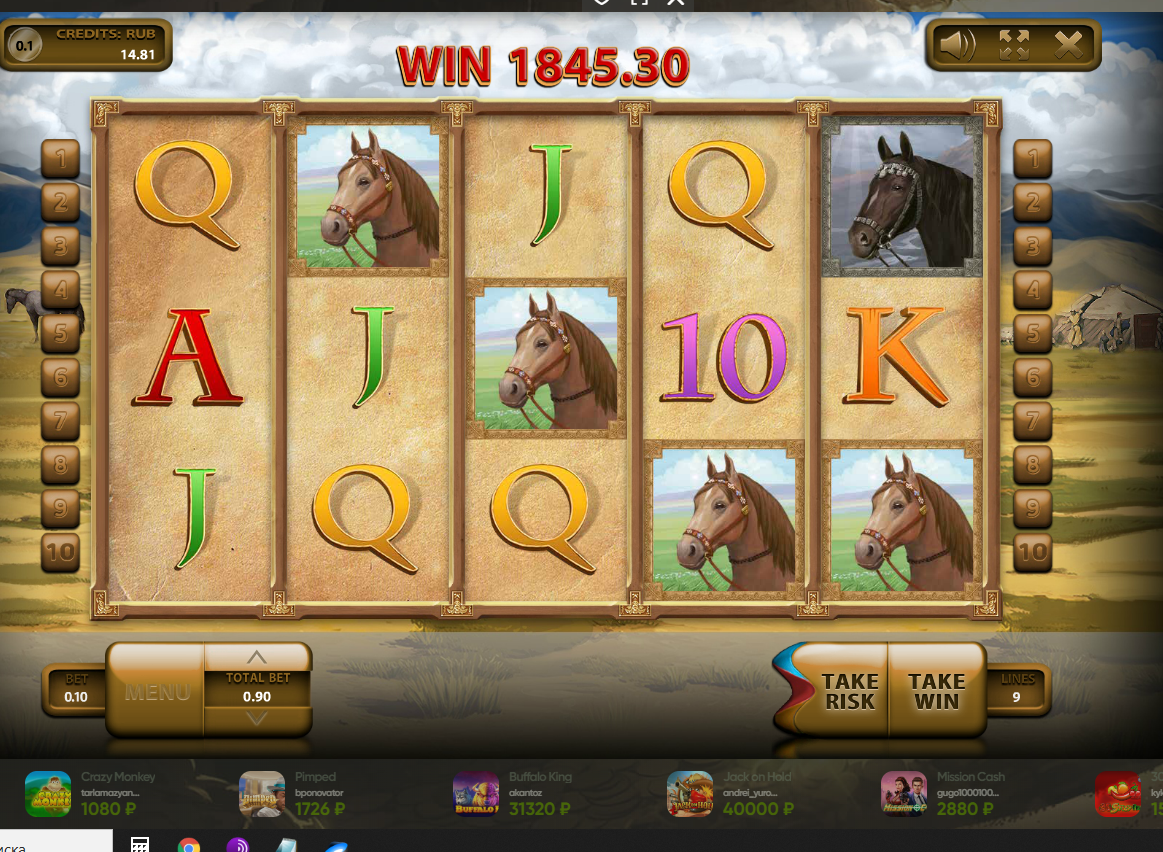Open the Mission Cash game thumbnail
This screenshot has width=1163, height=852.
[904, 794]
